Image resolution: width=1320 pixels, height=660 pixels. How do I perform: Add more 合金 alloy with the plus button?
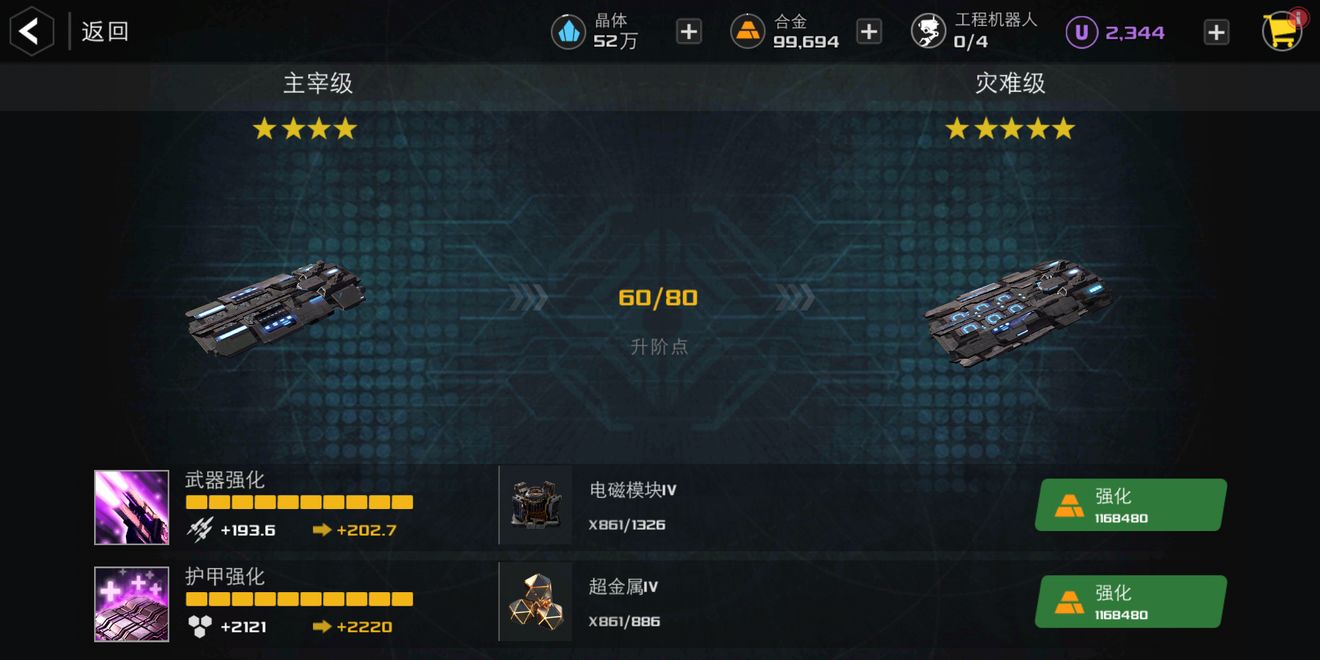[x=869, y=32]
